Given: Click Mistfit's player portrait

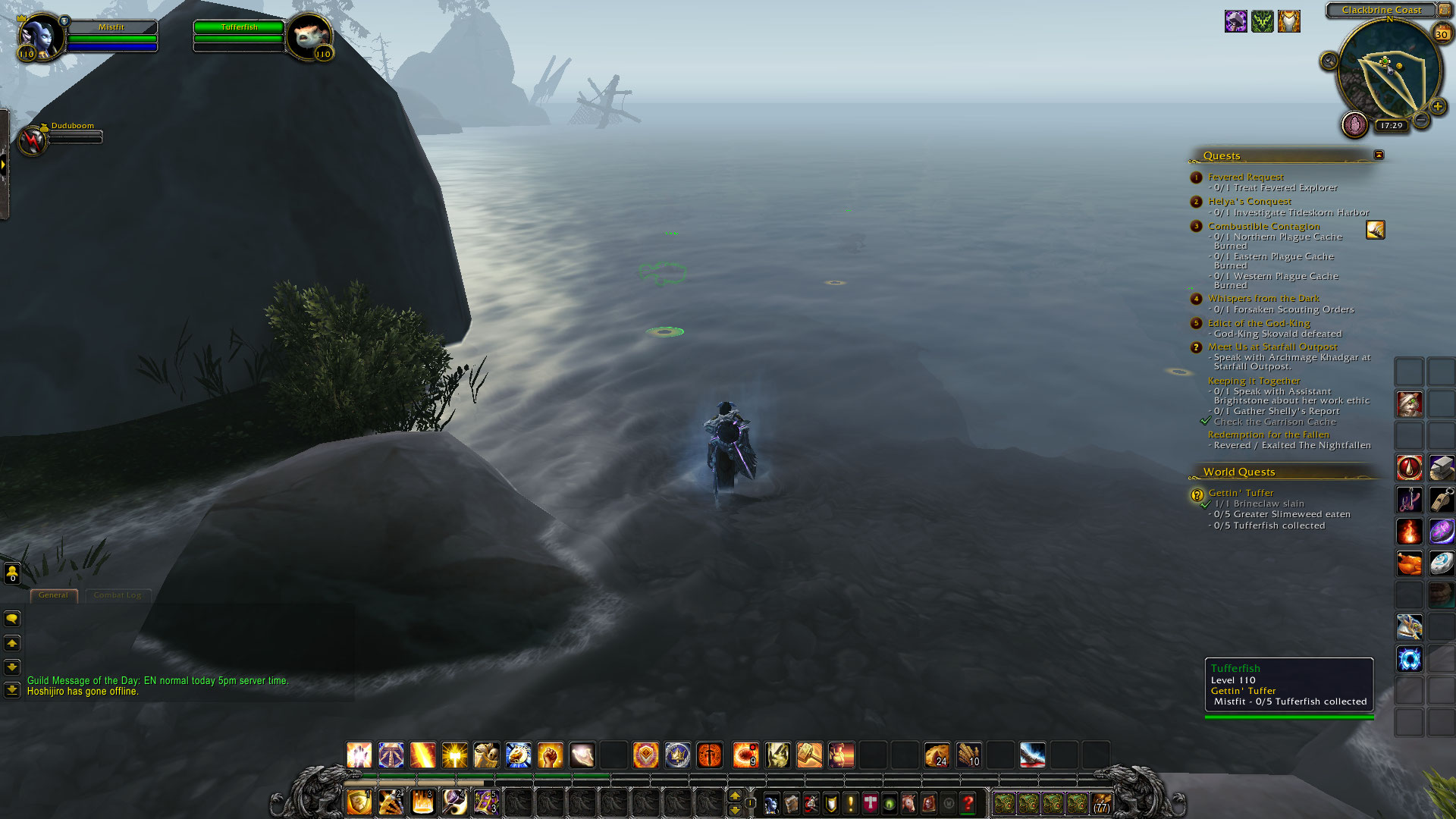Looking at the screenshot, I should 40,36.
